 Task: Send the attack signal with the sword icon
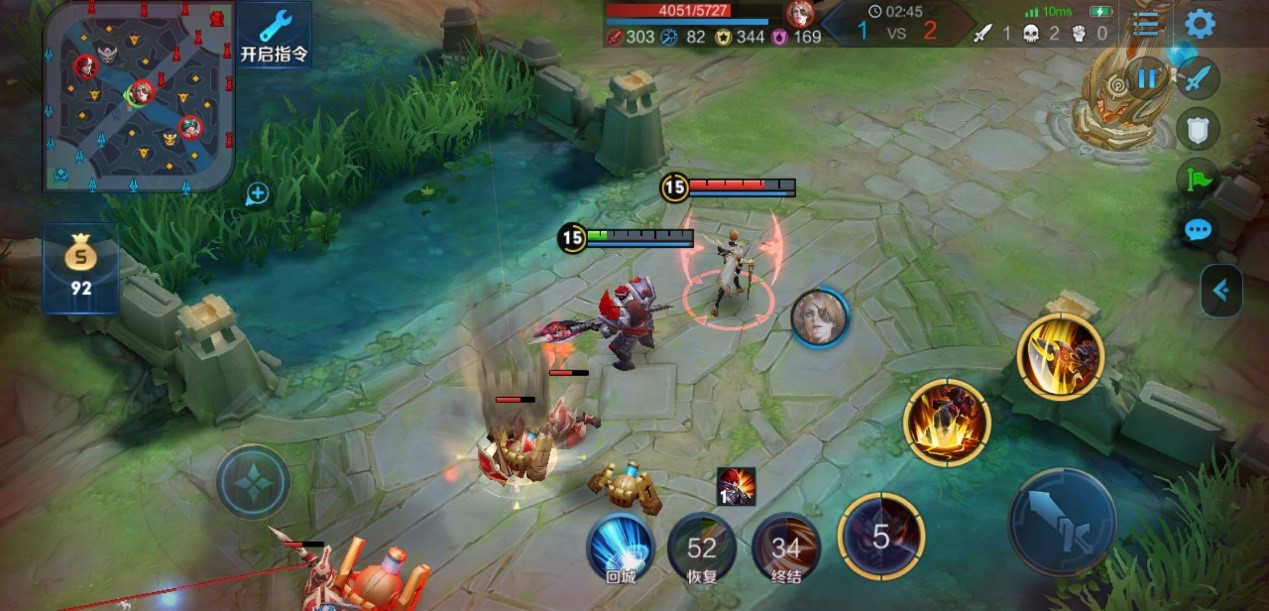(x=1197, y=78)
